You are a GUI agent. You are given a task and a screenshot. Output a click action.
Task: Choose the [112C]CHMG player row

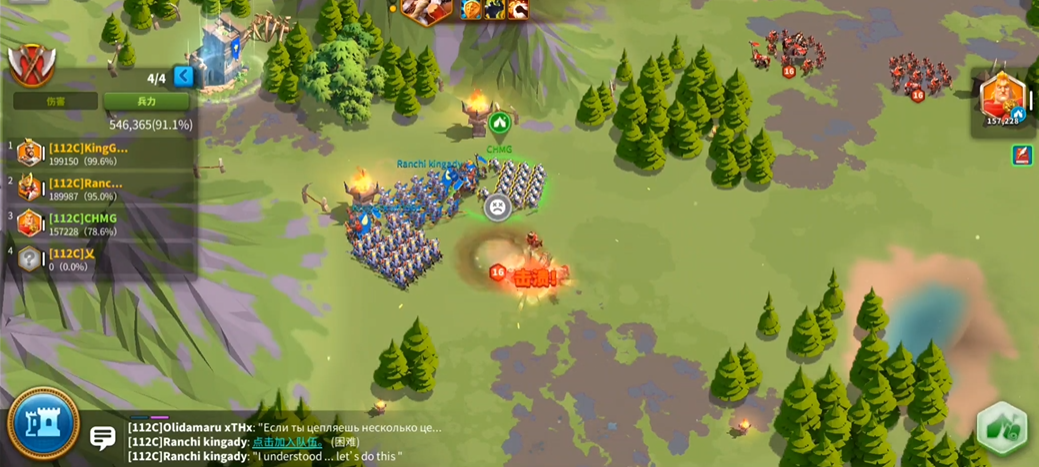click(x=98, y=223)
